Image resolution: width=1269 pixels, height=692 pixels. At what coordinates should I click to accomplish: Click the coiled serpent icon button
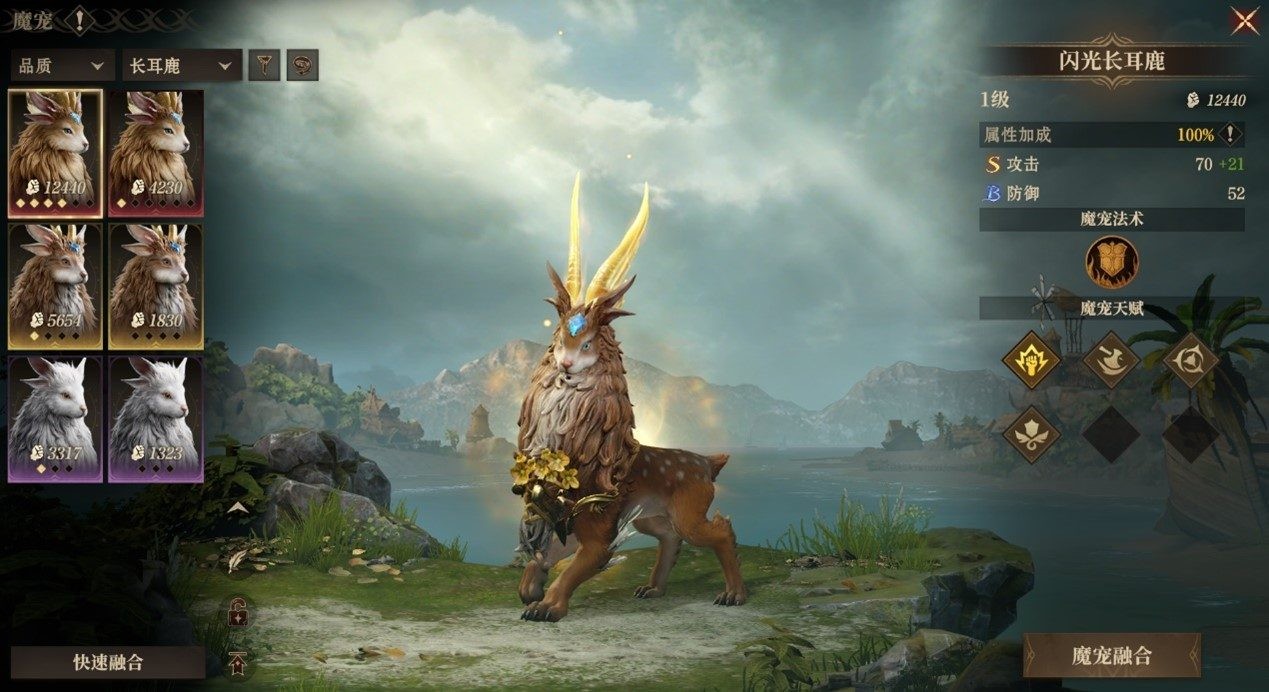click(x=302, y=66)
